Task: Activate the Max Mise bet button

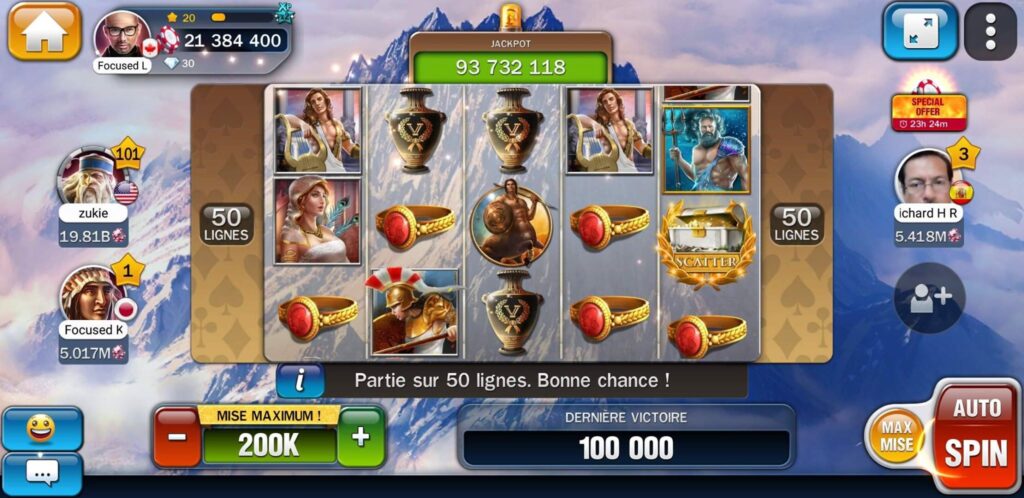Action: [897, 437]
